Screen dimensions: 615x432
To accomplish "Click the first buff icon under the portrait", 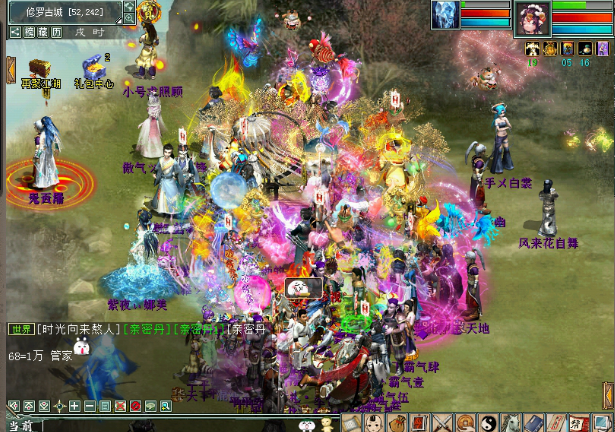I will tap(532, 48).
